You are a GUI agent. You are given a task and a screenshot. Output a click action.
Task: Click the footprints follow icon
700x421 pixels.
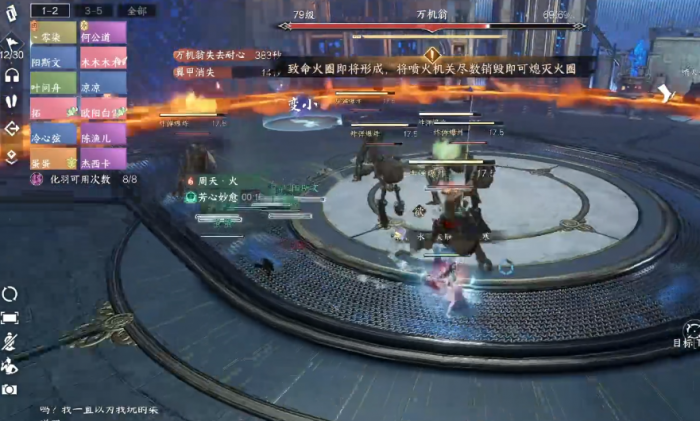[x=12, y=101]
